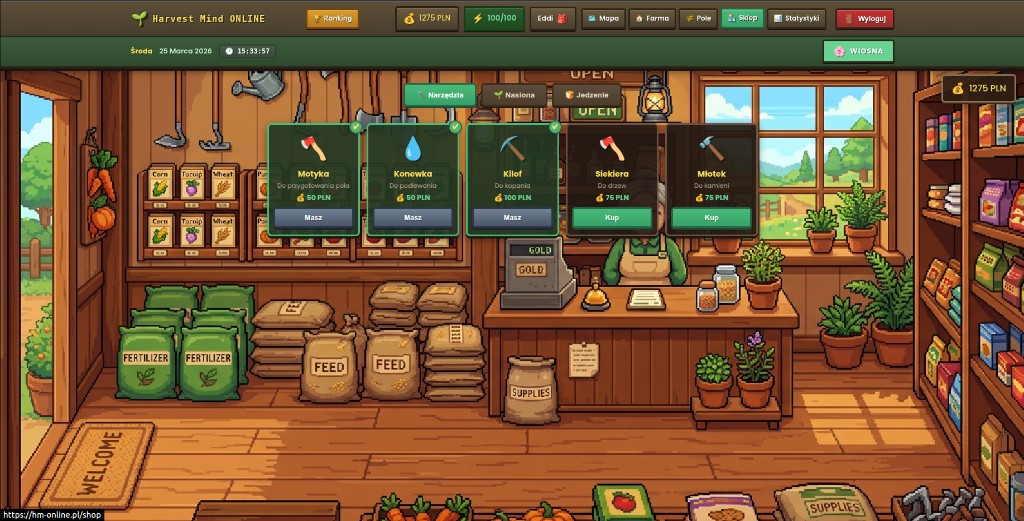1024x521 pixels.
Task: Buy the Młotek with its Kup button
Action: point(711,217)
